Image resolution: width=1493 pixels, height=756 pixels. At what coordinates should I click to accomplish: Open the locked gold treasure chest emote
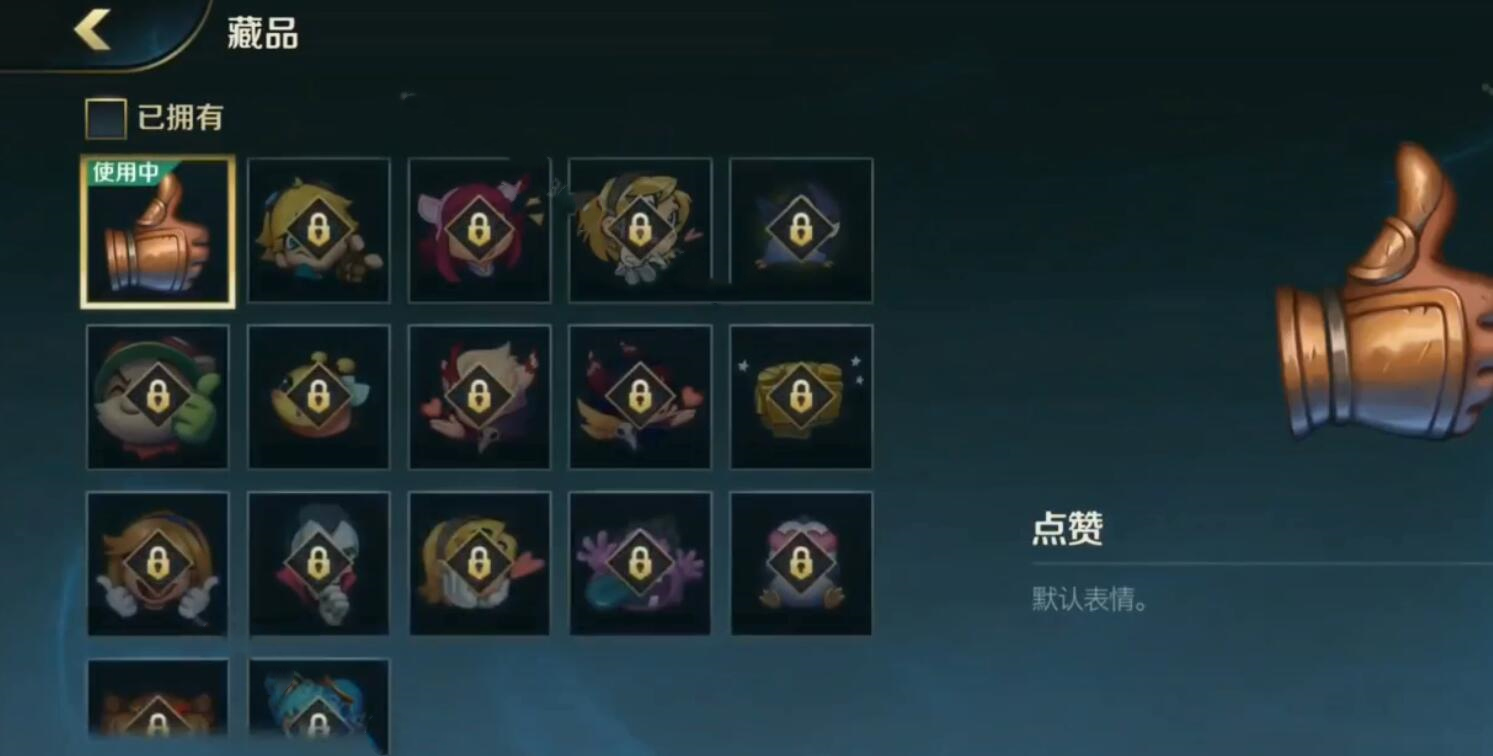[x=800, y=397]
